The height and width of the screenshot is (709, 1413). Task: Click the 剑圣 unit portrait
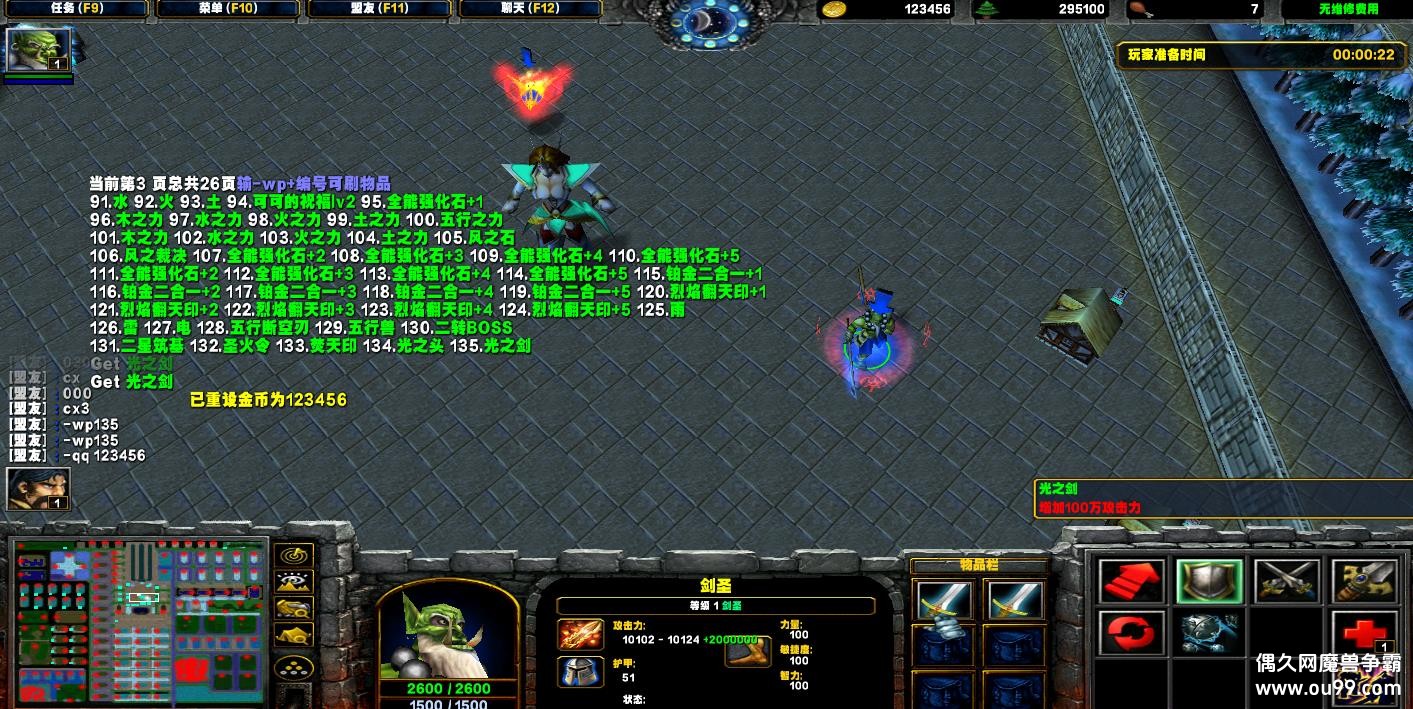[447, 633]
